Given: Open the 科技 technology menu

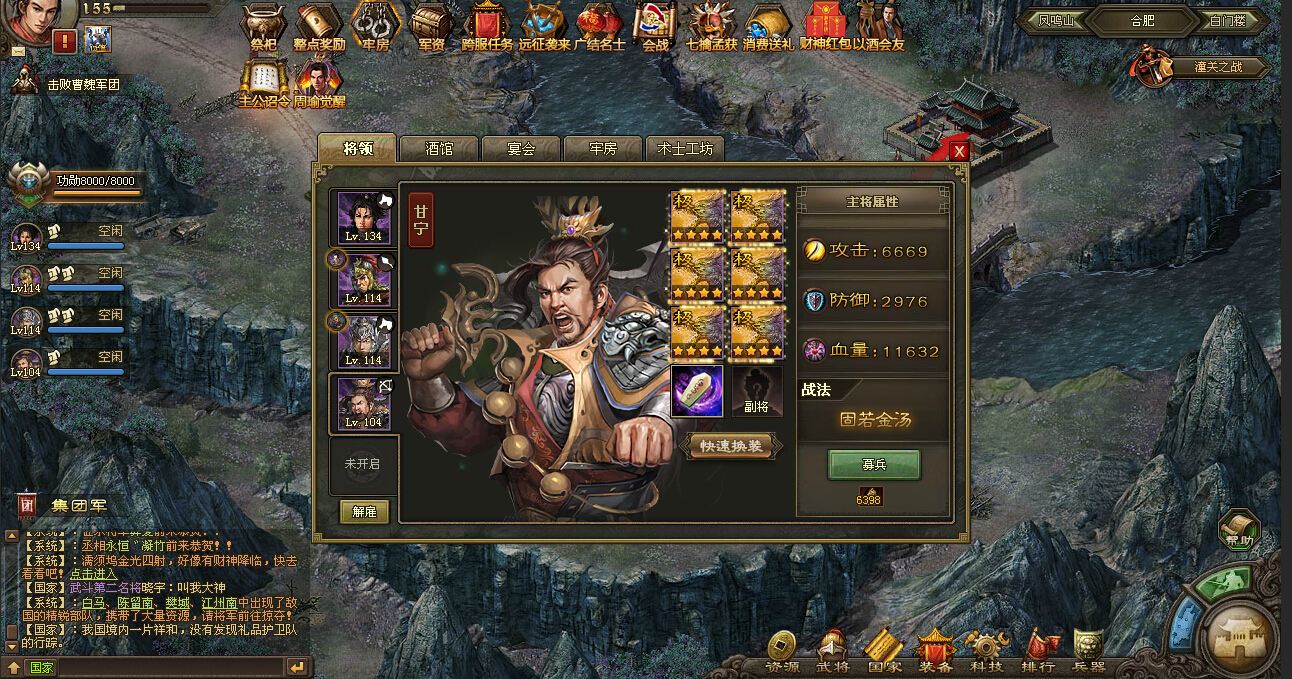Looking at the screenshot, I should point(985,650).
